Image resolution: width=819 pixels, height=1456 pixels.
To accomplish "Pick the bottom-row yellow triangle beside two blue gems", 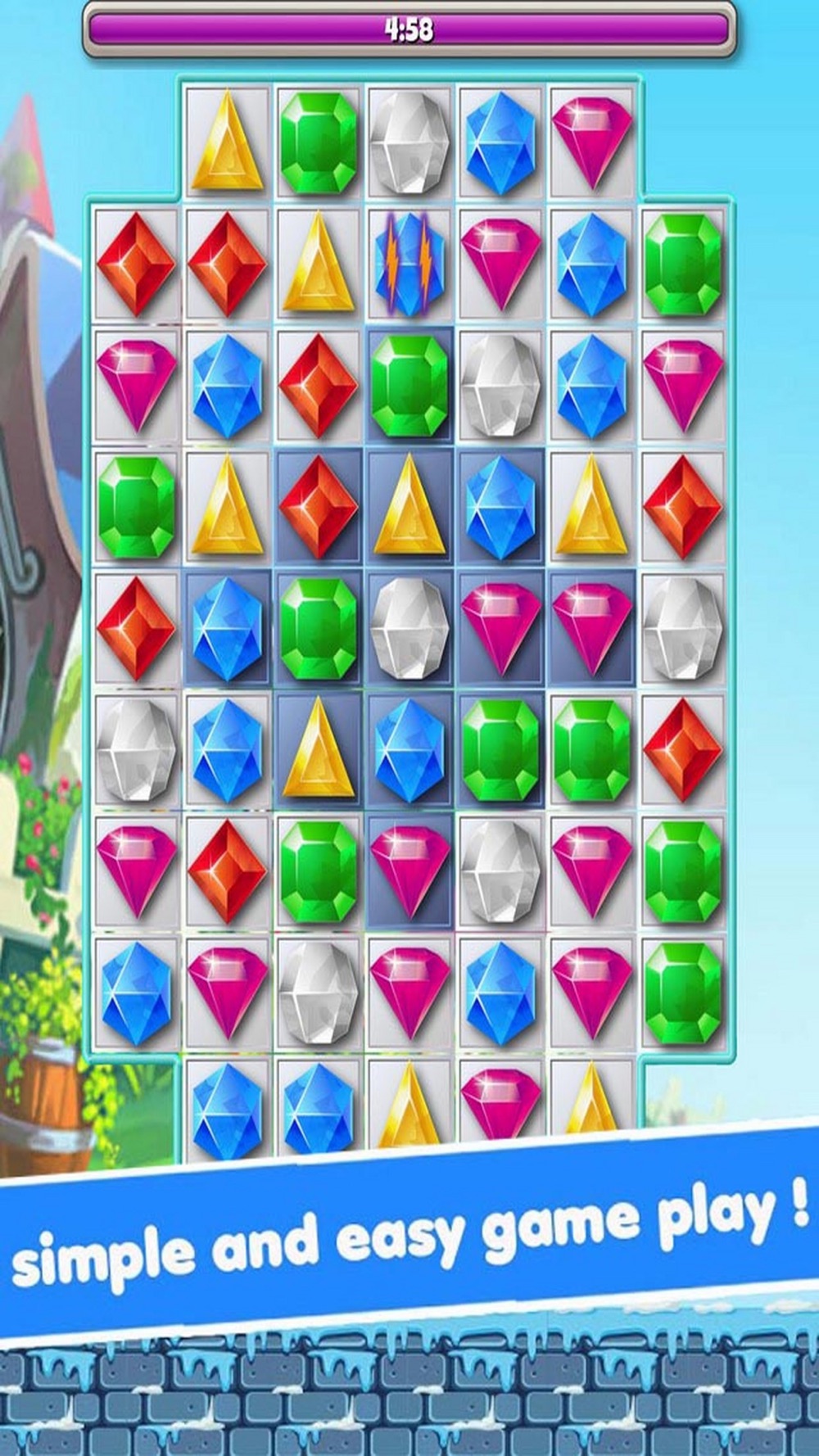I will pyautogui.click(x=409, y=1106).
